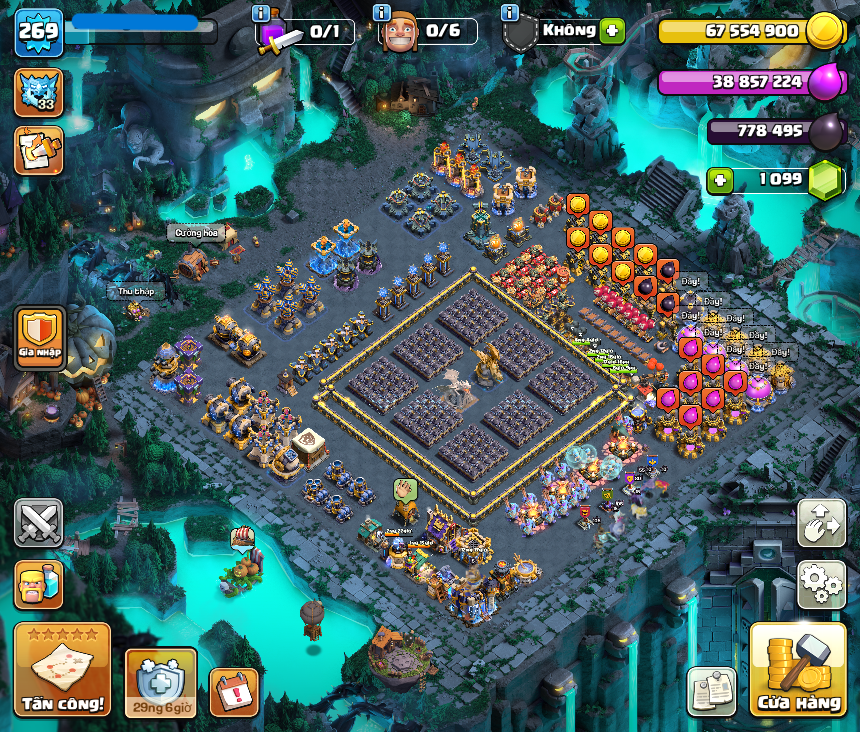Open the settings gears button
The height and width of the screenshot is (732, 860).
click(821, 583)
